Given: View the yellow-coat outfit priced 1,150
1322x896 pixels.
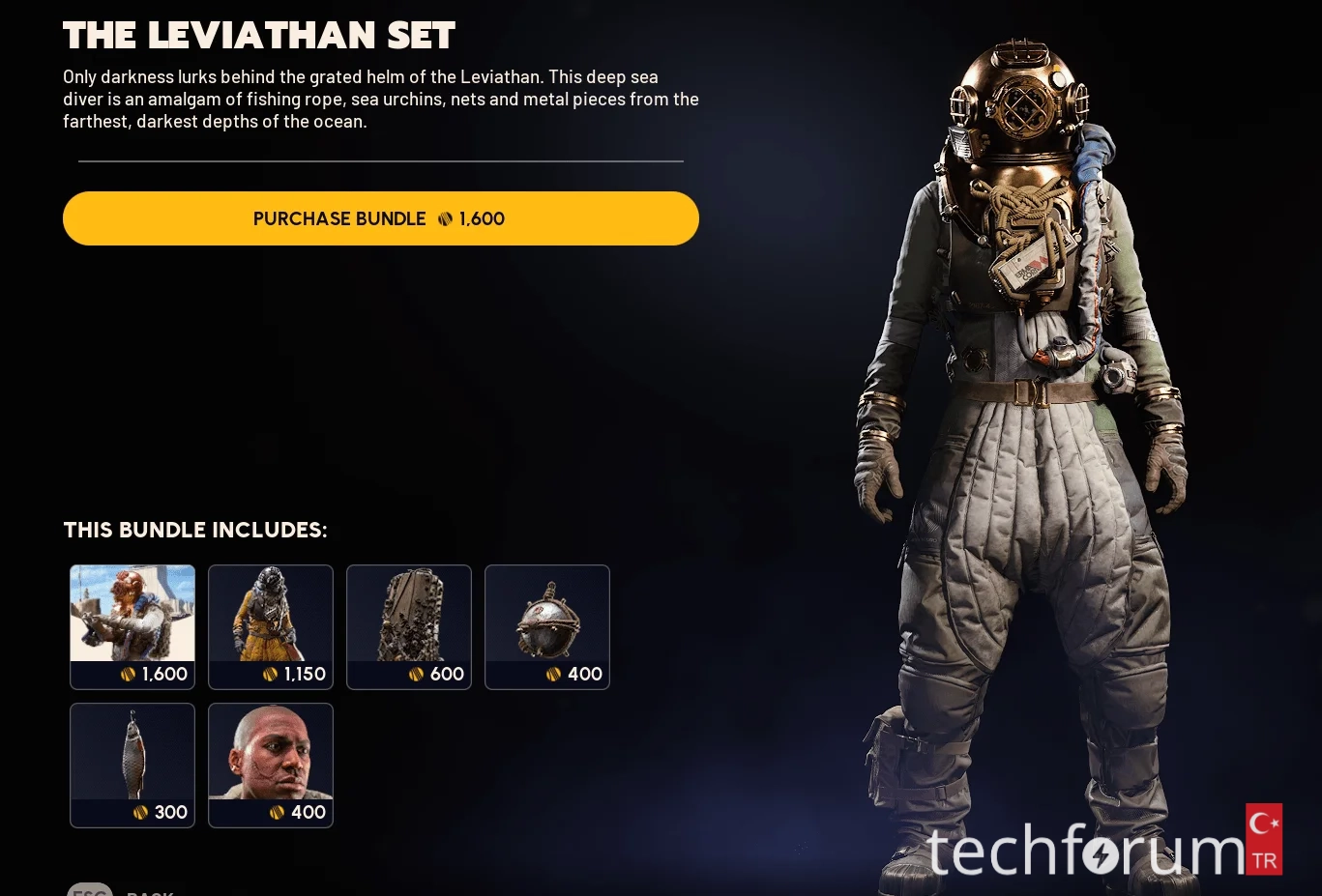Looking at the screenshot, I should click(x=271, y=626).
